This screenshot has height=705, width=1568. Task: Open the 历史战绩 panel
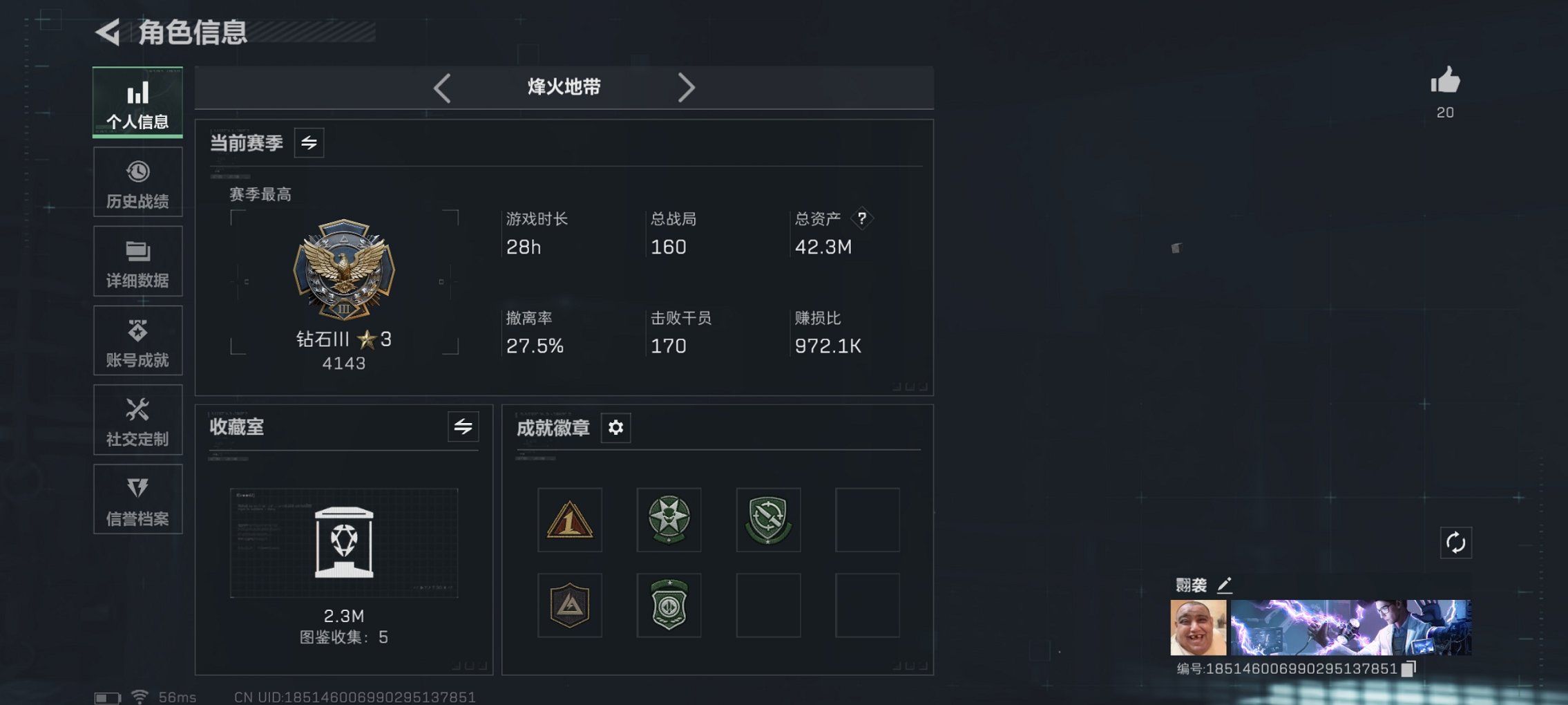137,181
